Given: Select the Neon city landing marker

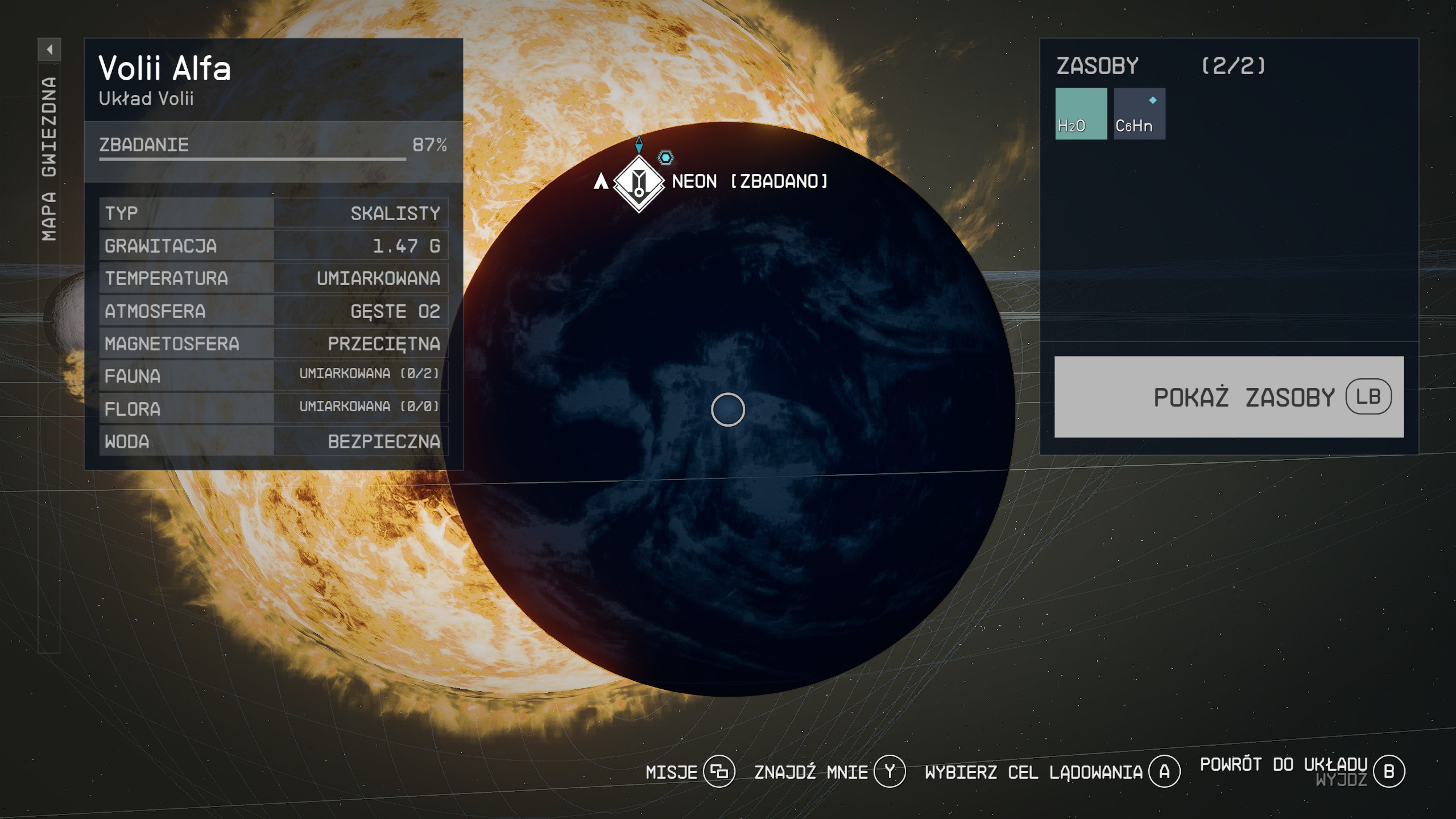Looking at the screenshot, I should coord(639,182).
